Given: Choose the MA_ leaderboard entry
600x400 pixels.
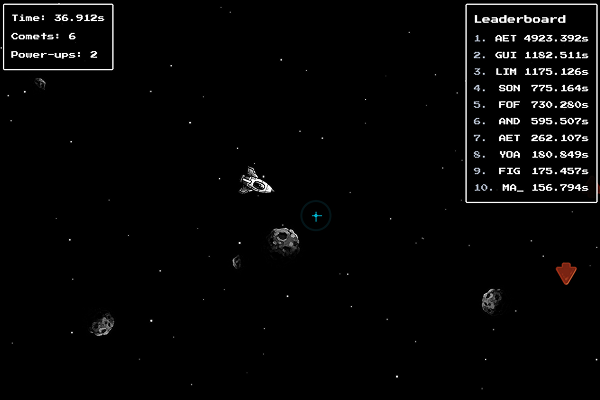Looking at the screenshot, I should tap(531, 187).
